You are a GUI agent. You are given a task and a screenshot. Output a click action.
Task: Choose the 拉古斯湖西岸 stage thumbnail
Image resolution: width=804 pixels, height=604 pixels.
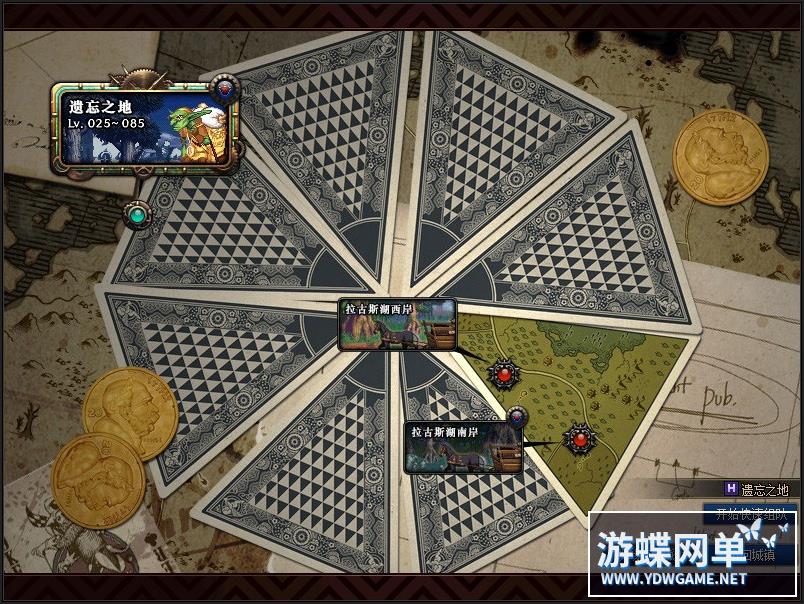(397, 325)
